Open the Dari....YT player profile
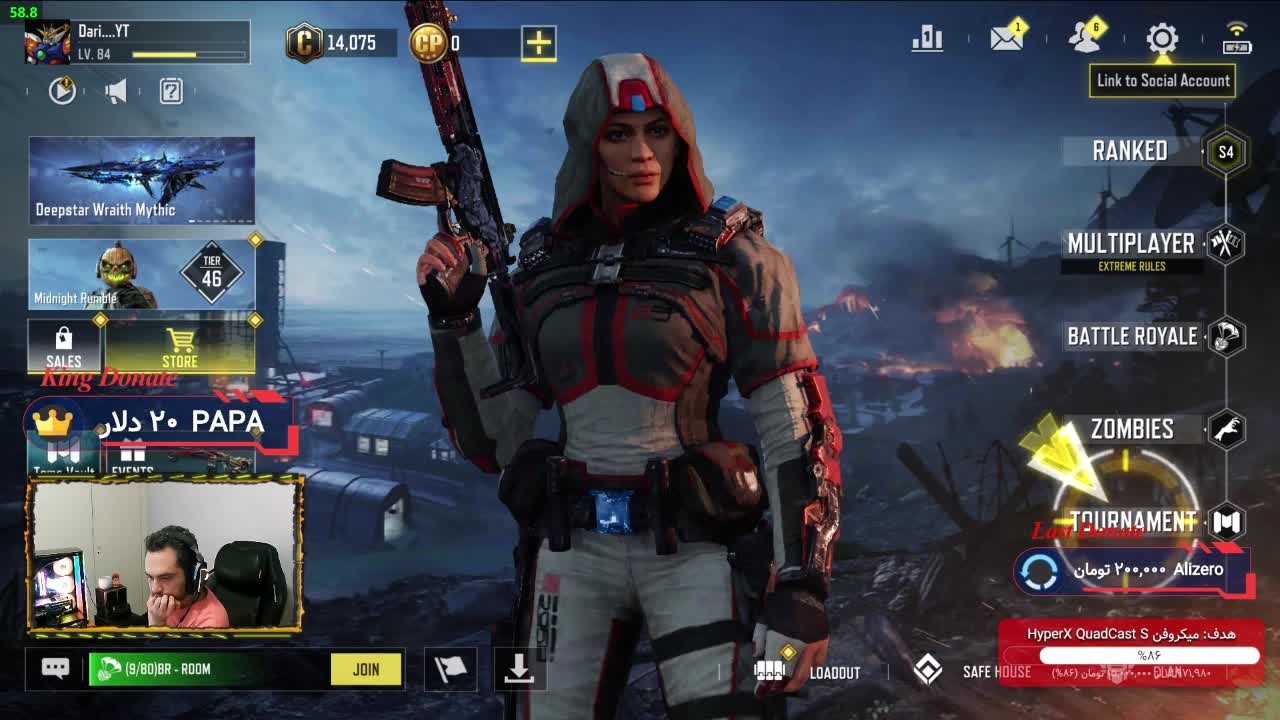 pos(137,43)
